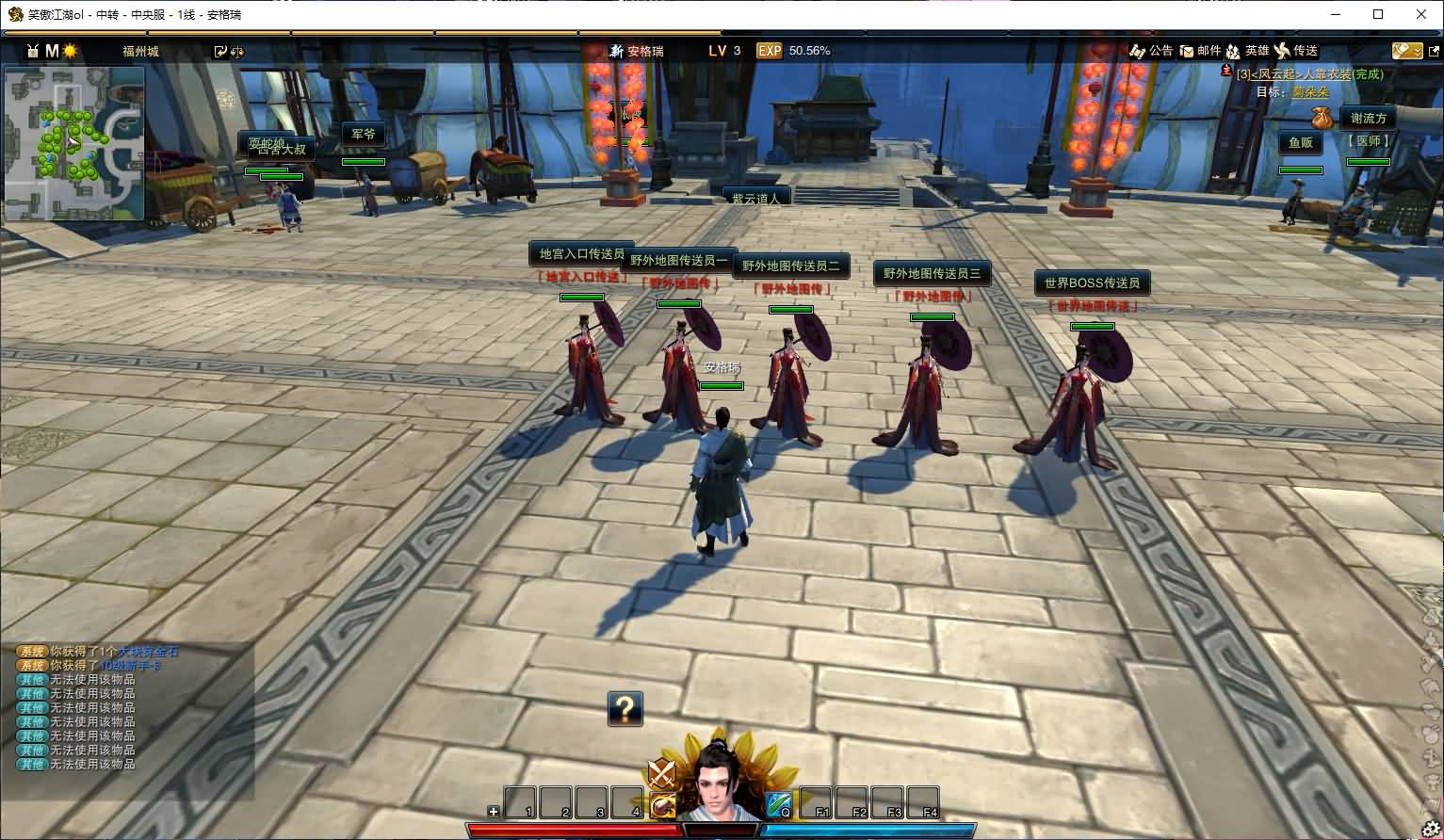Open the 传送 teleport menu

click(1296, 51)
